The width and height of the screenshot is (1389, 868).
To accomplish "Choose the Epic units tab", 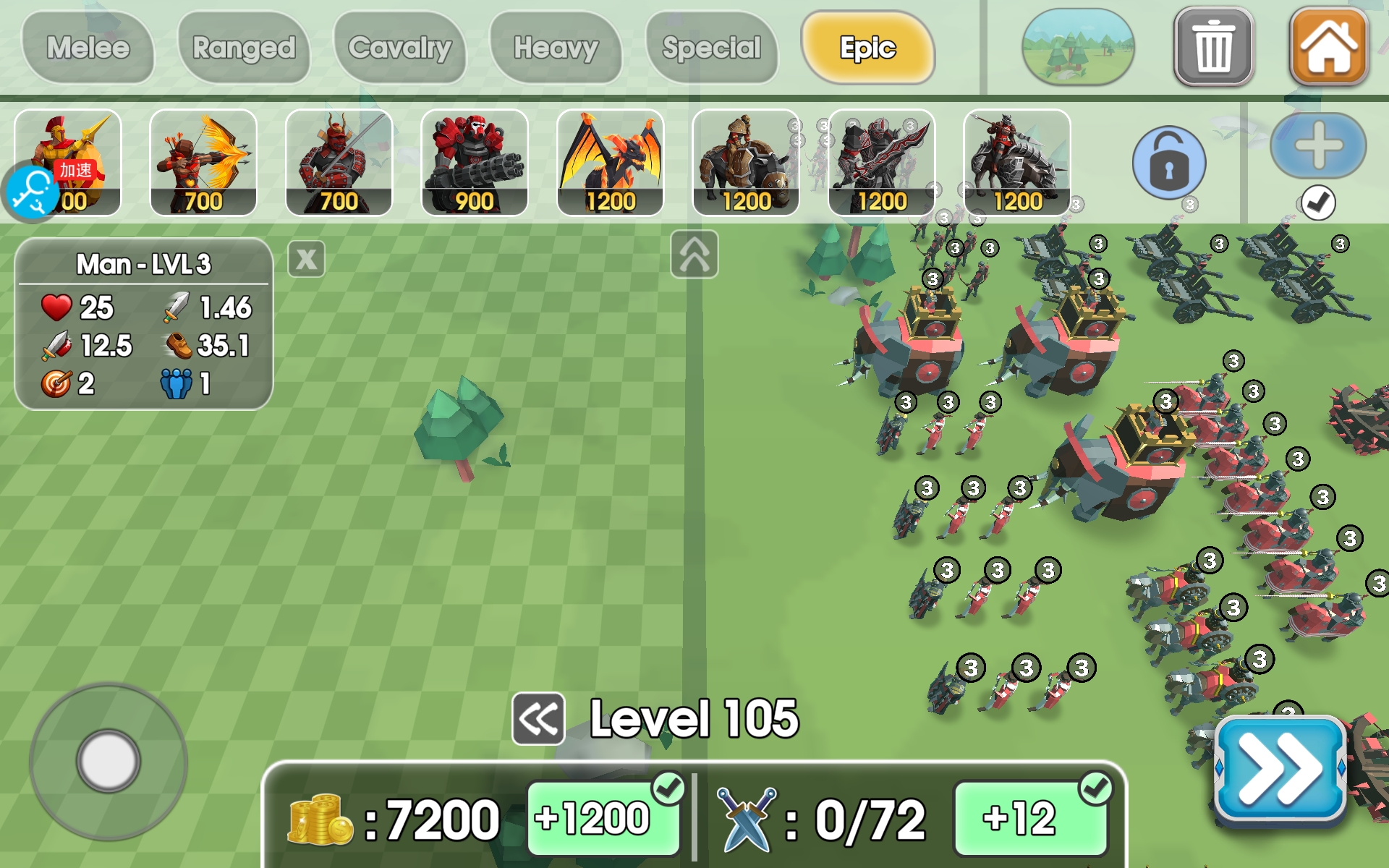I will (x=867, y=48).
